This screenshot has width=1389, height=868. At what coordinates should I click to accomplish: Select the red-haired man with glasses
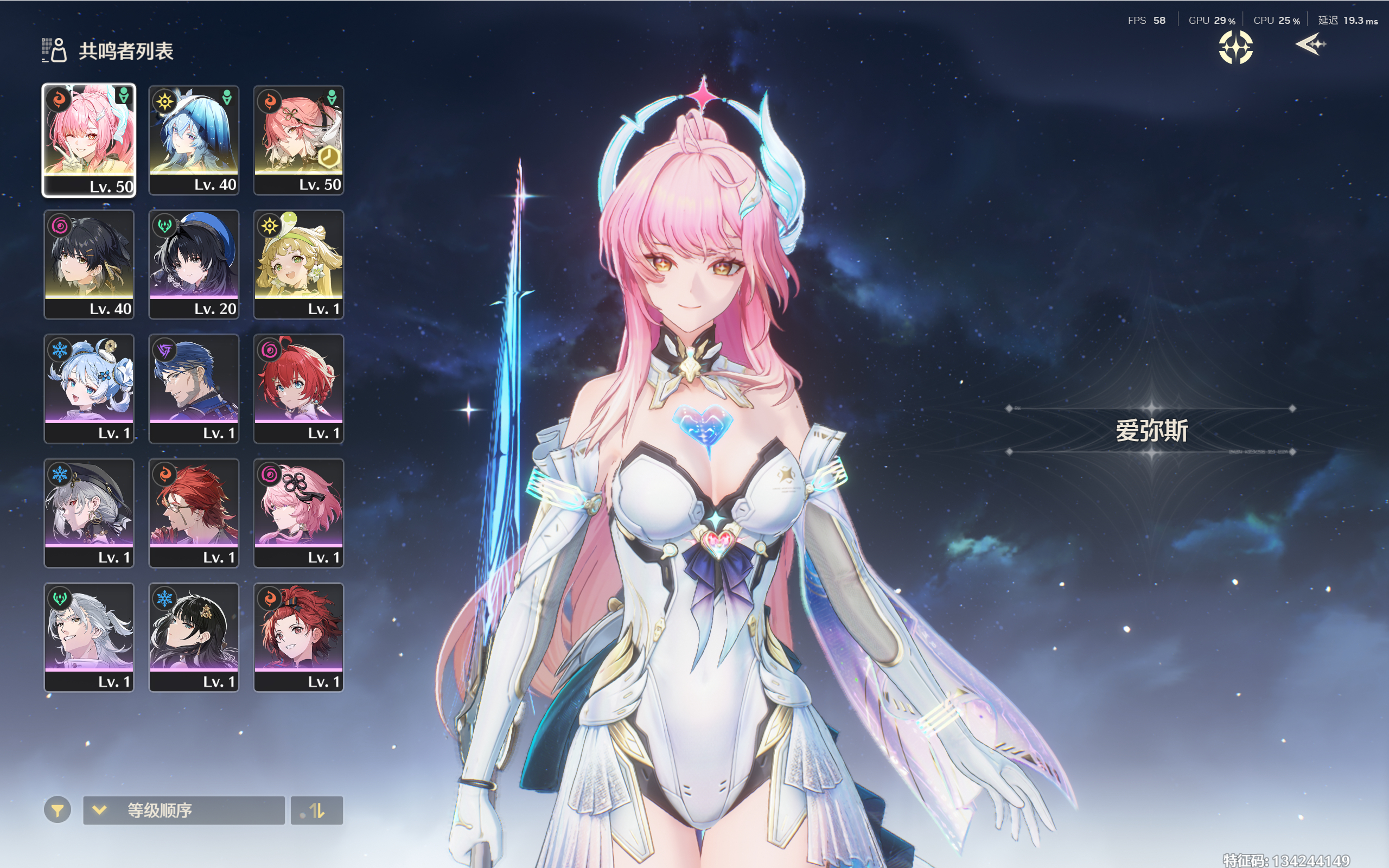194,513
